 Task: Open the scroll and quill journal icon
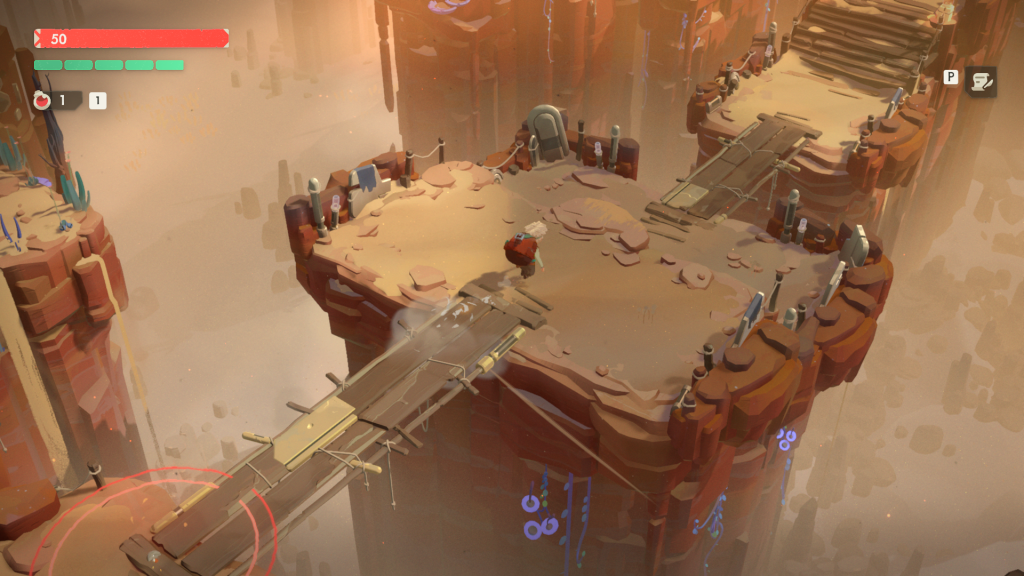(980, 81)
